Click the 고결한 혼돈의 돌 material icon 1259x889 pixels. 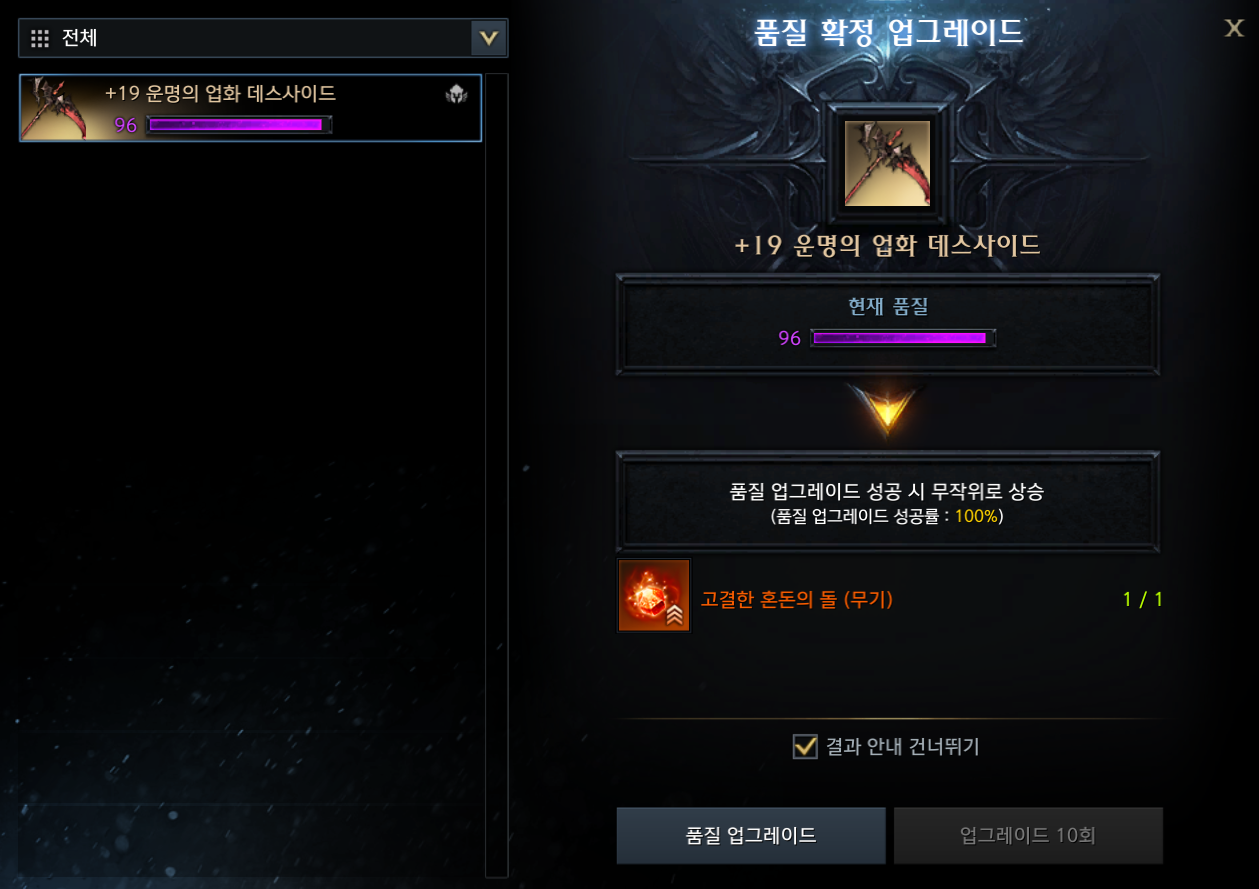click(654, 596)
